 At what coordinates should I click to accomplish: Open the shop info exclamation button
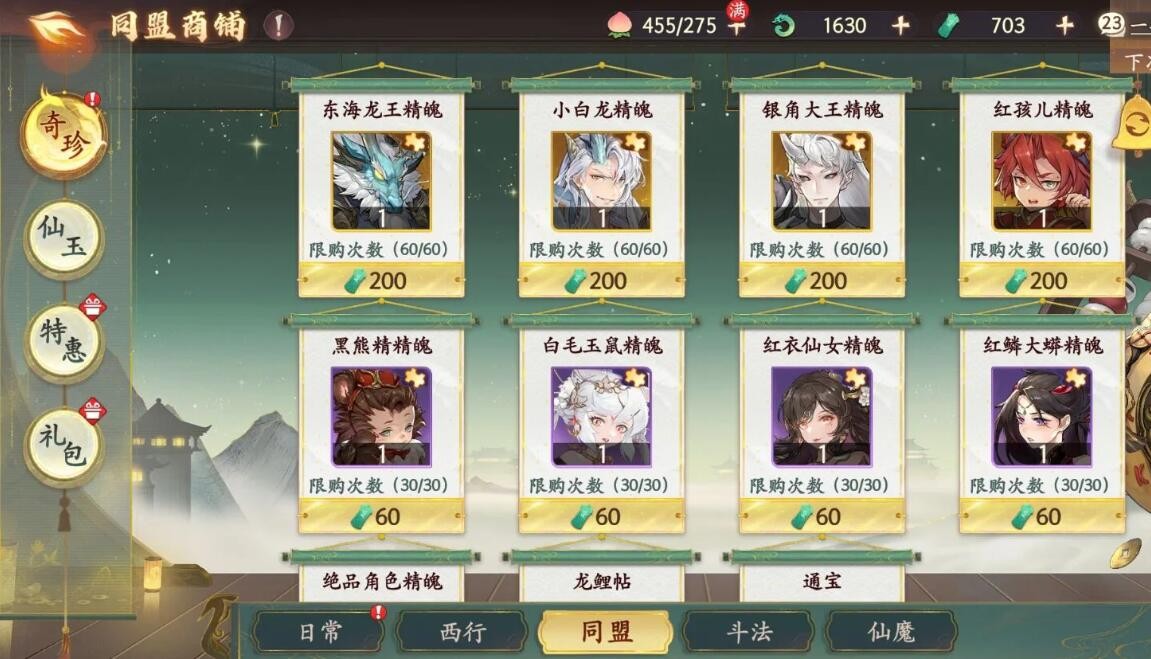(x=279, y=25)
